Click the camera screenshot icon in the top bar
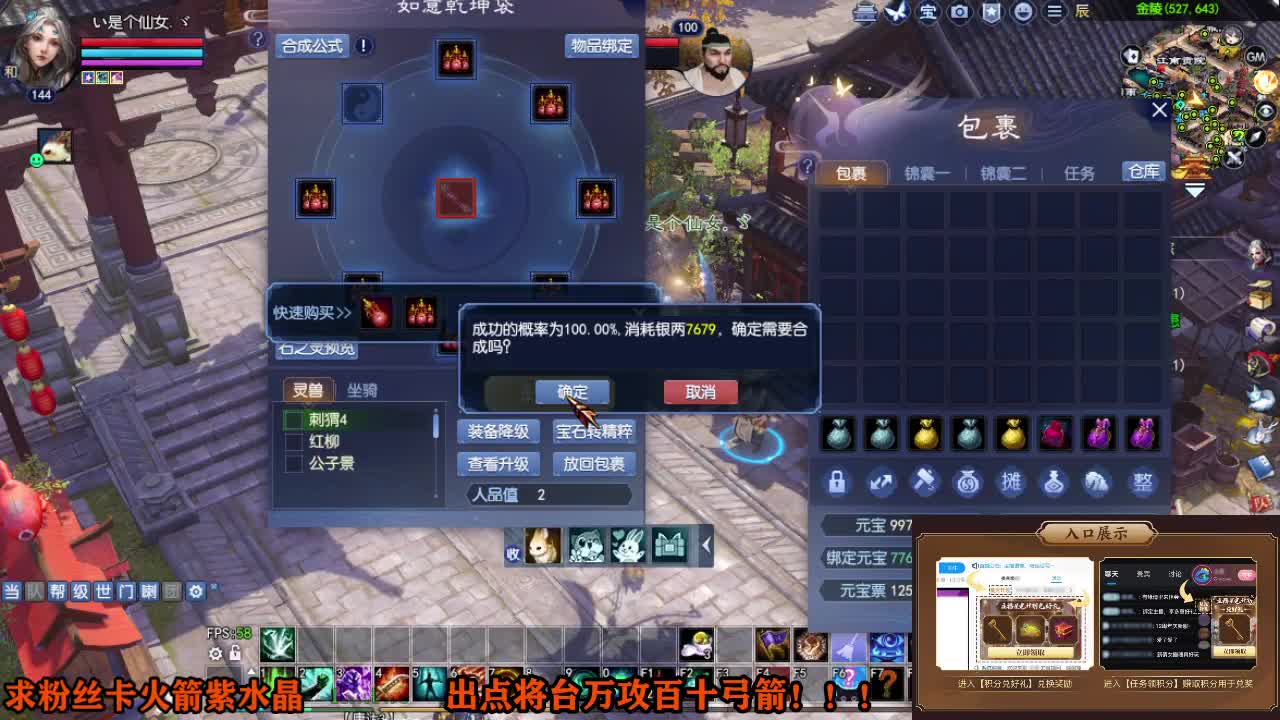 959,12
